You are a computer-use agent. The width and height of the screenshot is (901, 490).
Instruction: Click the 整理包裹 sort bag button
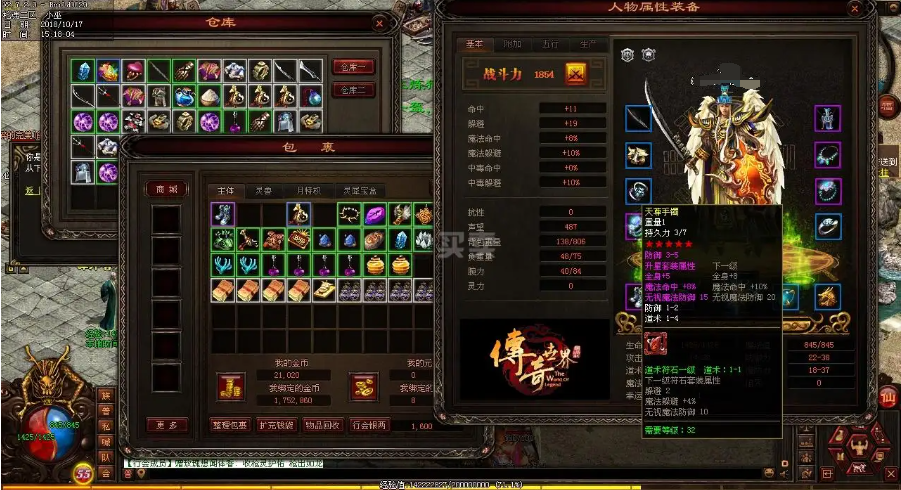coord(230,425)
